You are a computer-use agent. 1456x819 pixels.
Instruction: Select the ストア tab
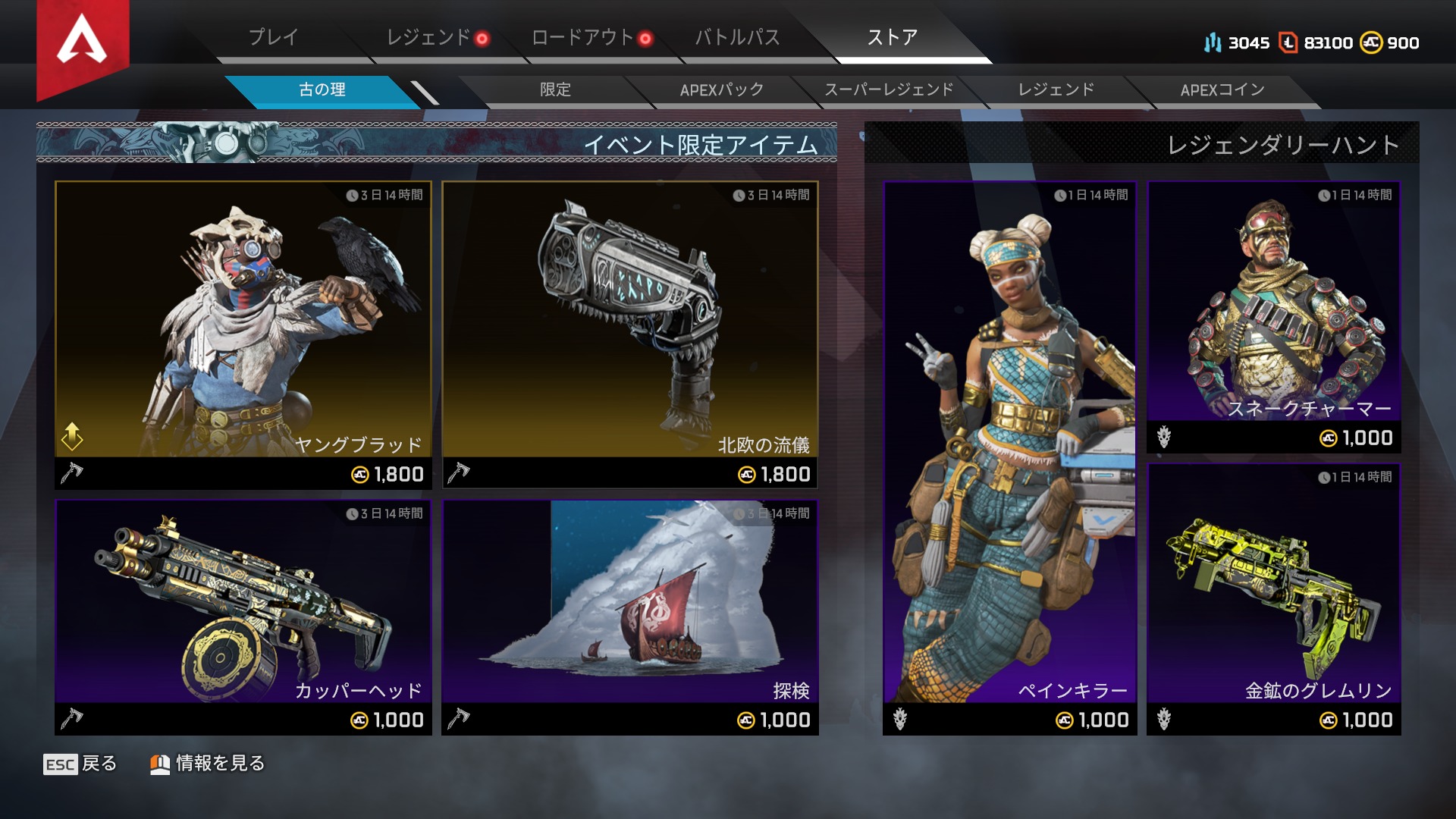coord(893,37)
